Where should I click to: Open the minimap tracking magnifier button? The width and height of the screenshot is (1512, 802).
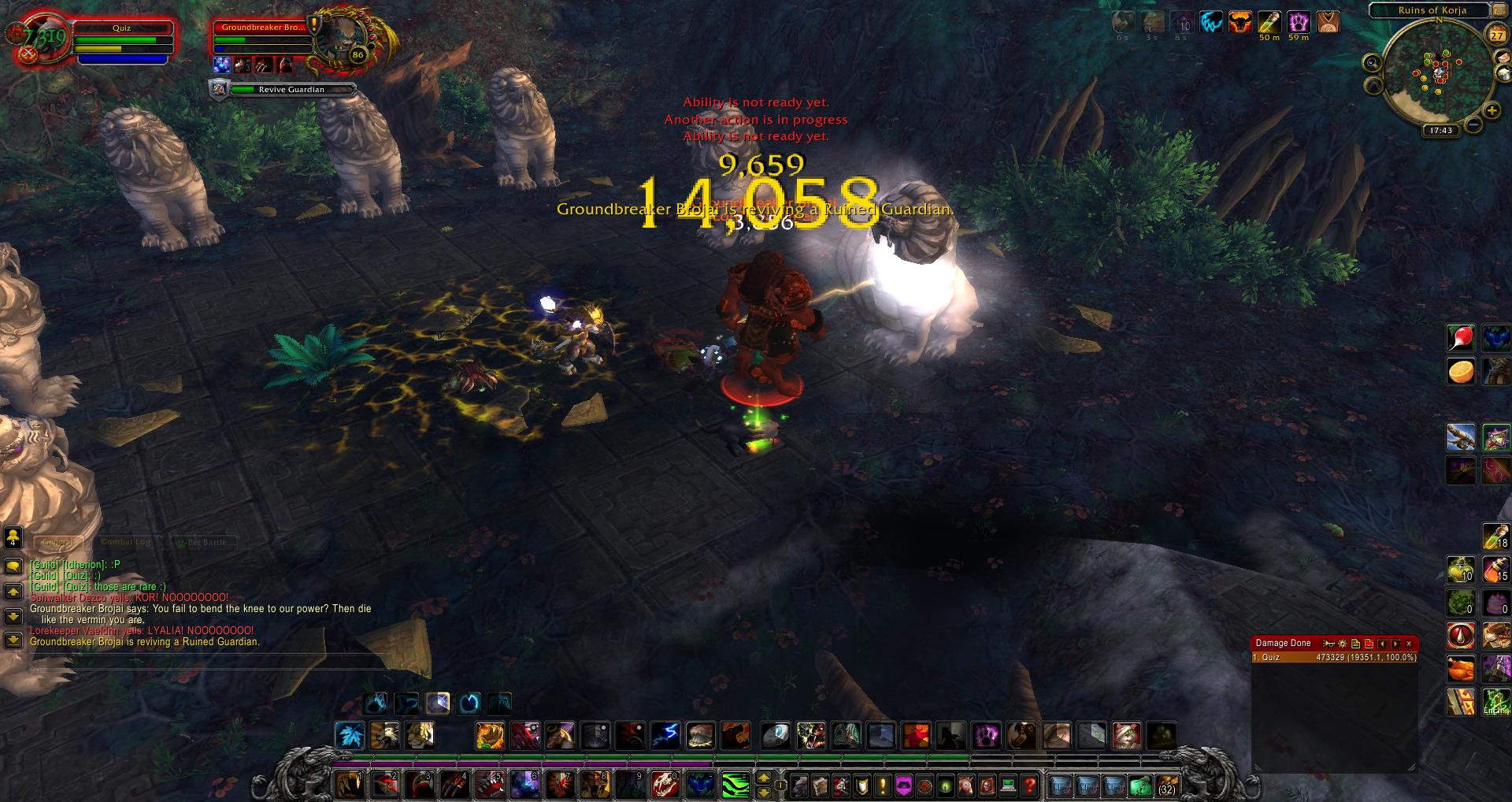pyautogui.click(x=1372, y=63)
